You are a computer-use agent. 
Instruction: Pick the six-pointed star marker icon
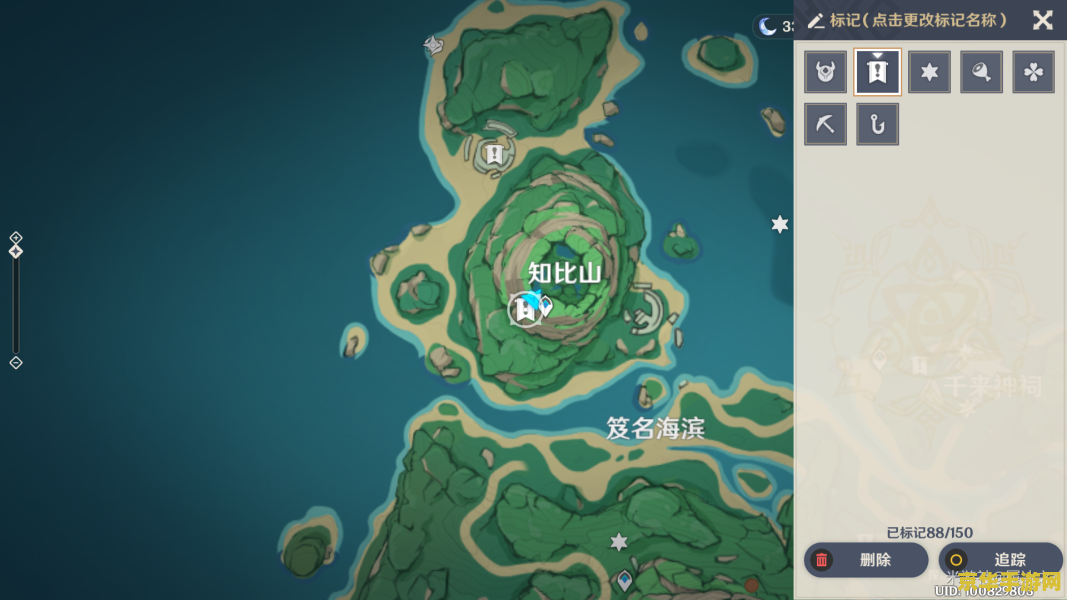pyautogui.click(x=930, y=72)
